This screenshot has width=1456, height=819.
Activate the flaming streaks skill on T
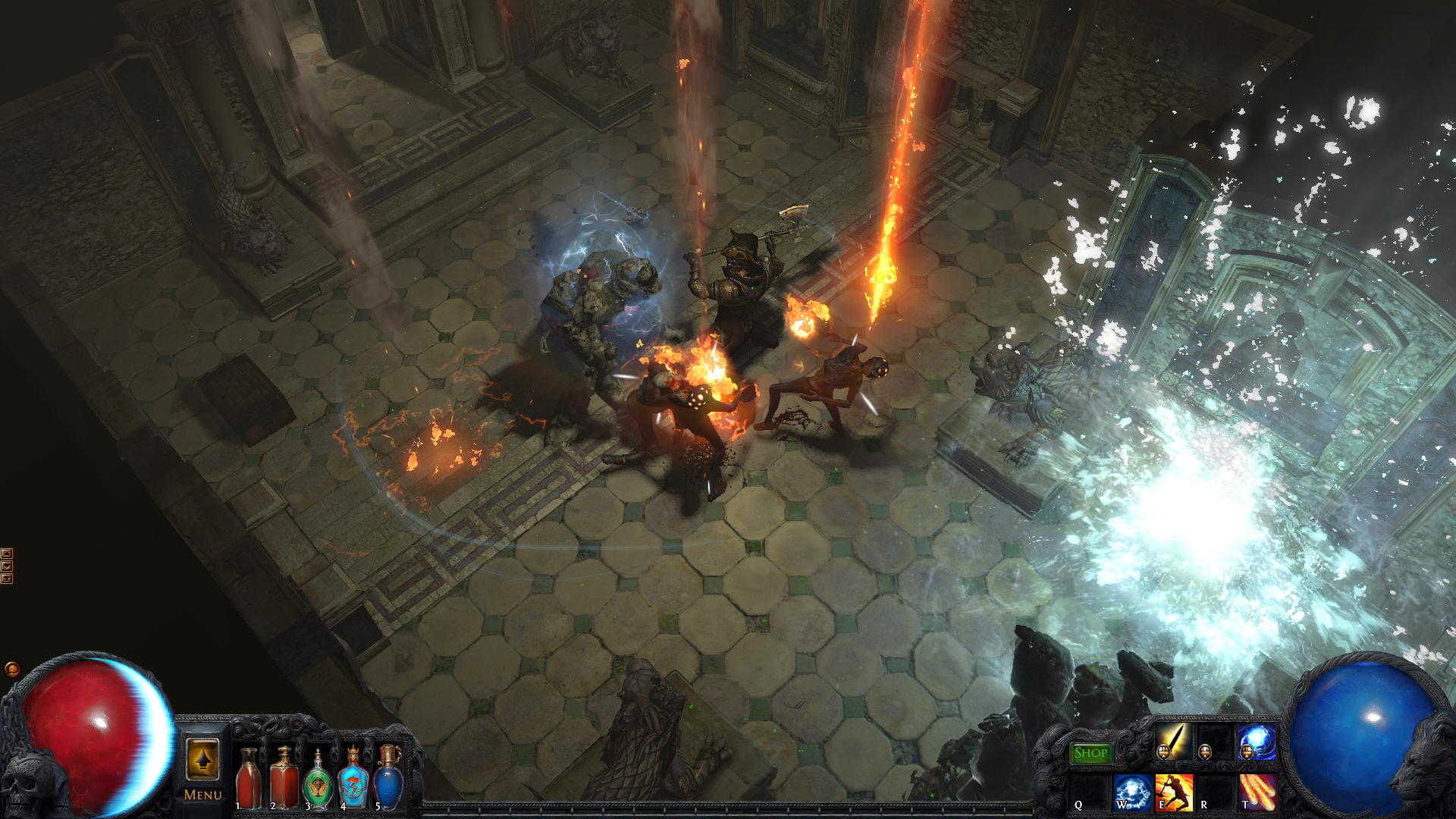(1257, 793)
